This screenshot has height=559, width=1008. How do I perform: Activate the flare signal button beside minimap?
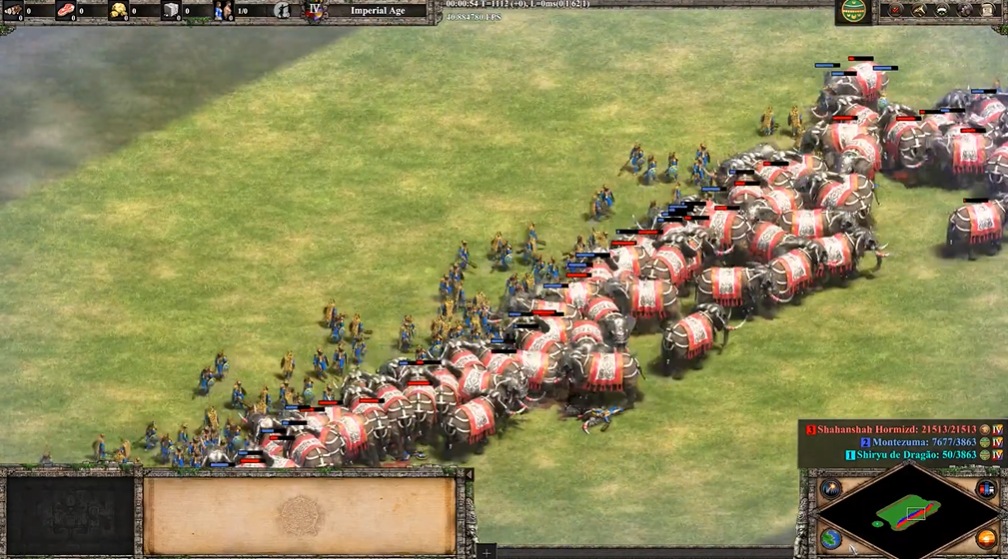click(831, 489)
